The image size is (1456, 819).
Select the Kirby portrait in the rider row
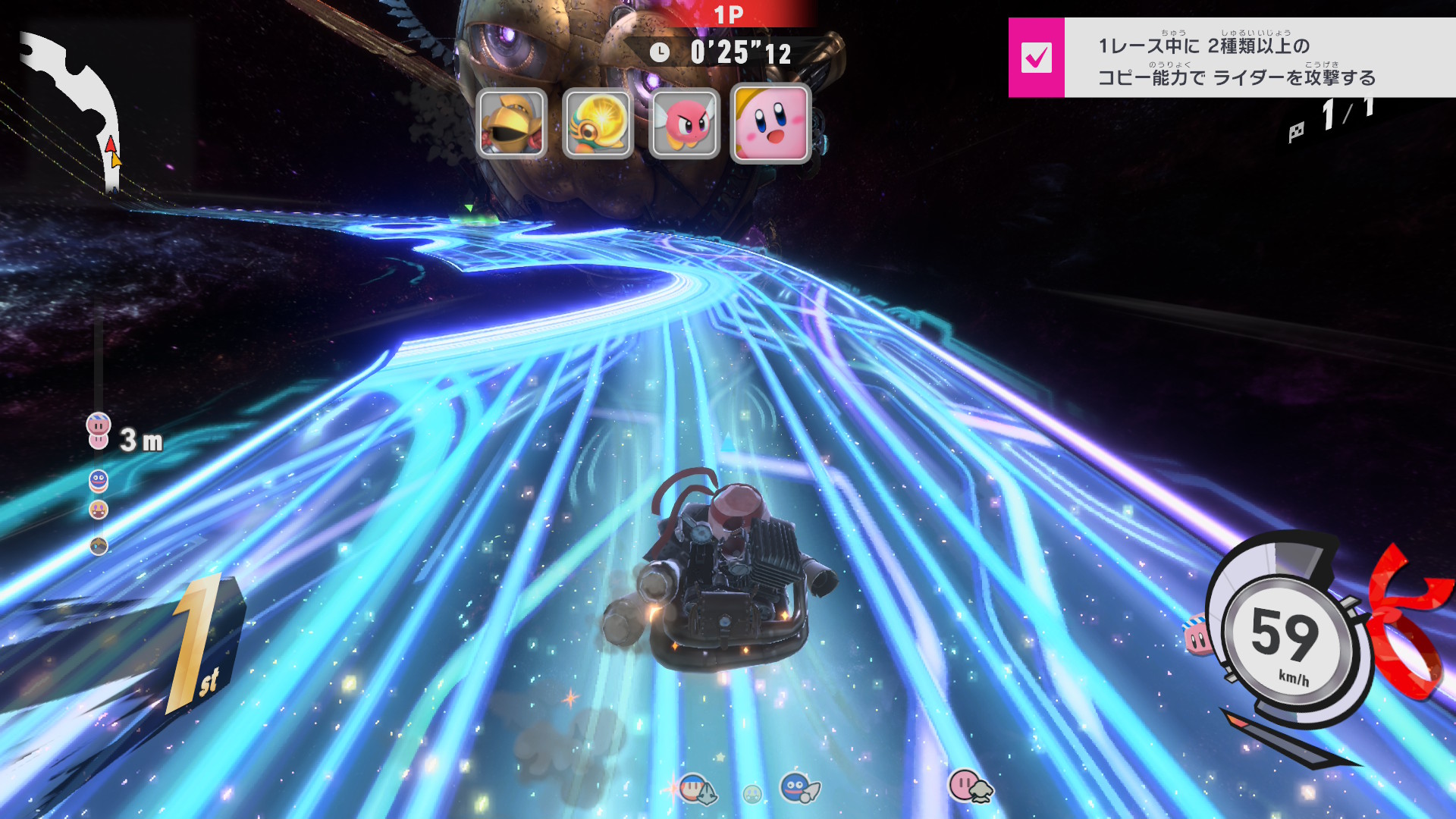[x=770, y=124]
